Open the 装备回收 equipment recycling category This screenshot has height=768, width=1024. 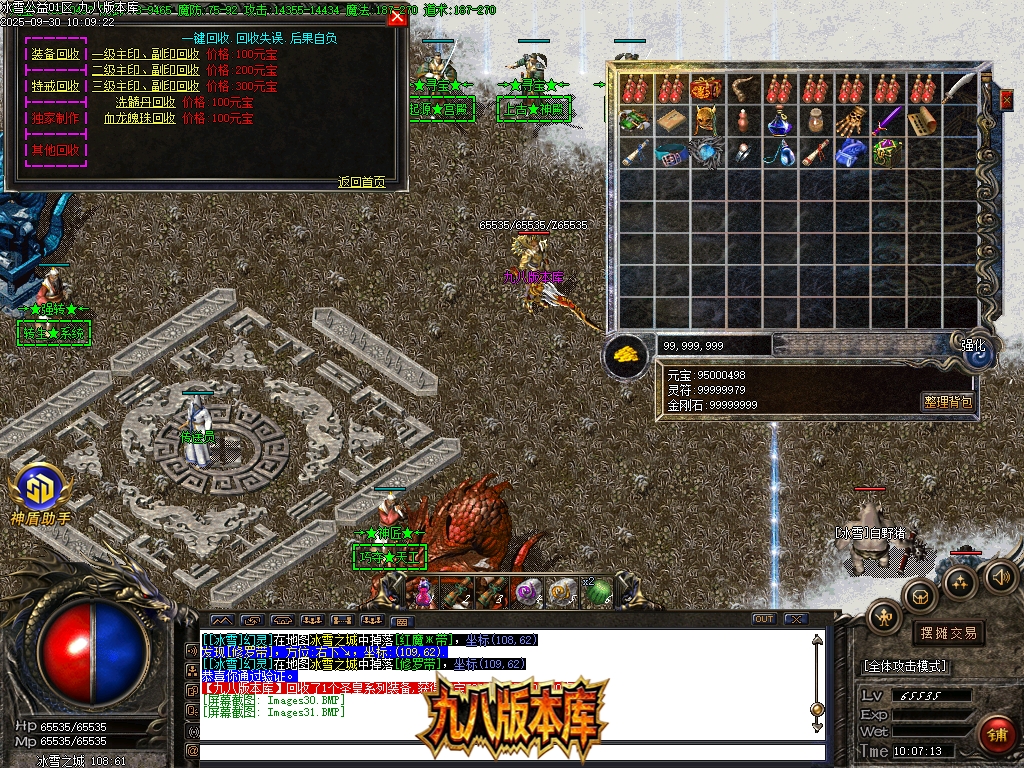pyautogui.click(x=55, y=54)
